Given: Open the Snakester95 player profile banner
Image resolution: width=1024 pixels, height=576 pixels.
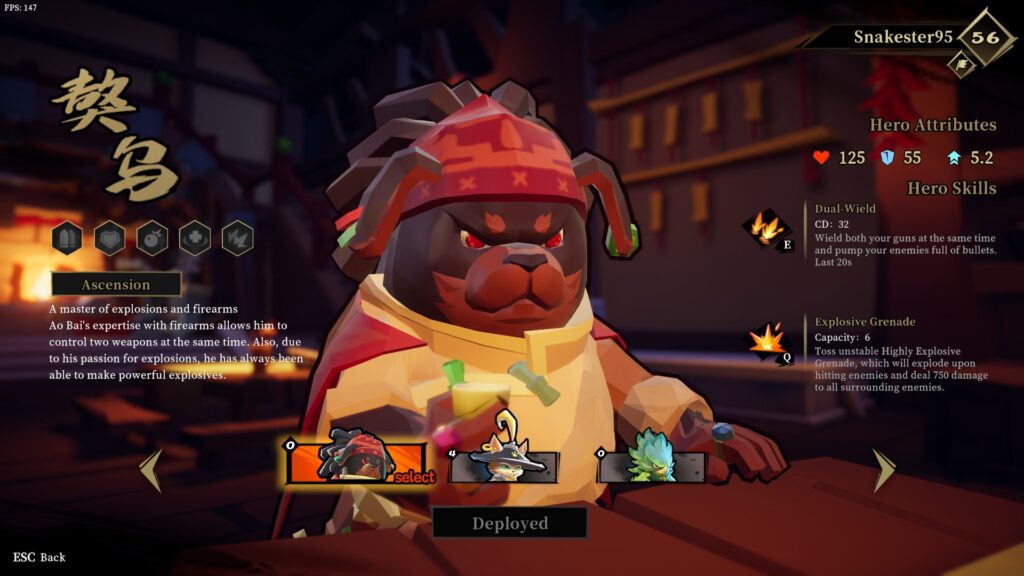Looking at the screenshot, I should [900, 37].
